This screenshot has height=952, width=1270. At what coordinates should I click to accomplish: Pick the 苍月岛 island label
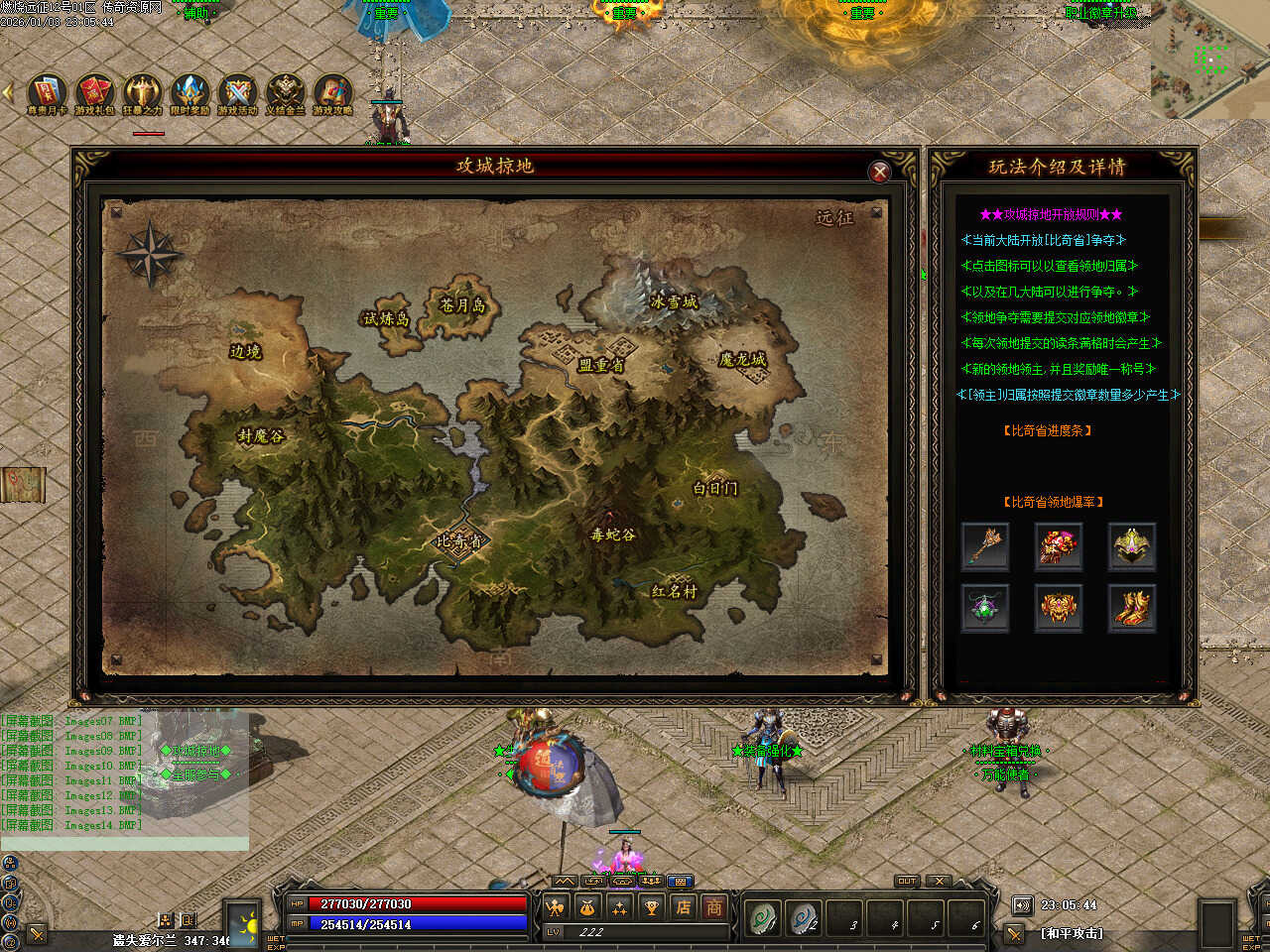point(462,304)
